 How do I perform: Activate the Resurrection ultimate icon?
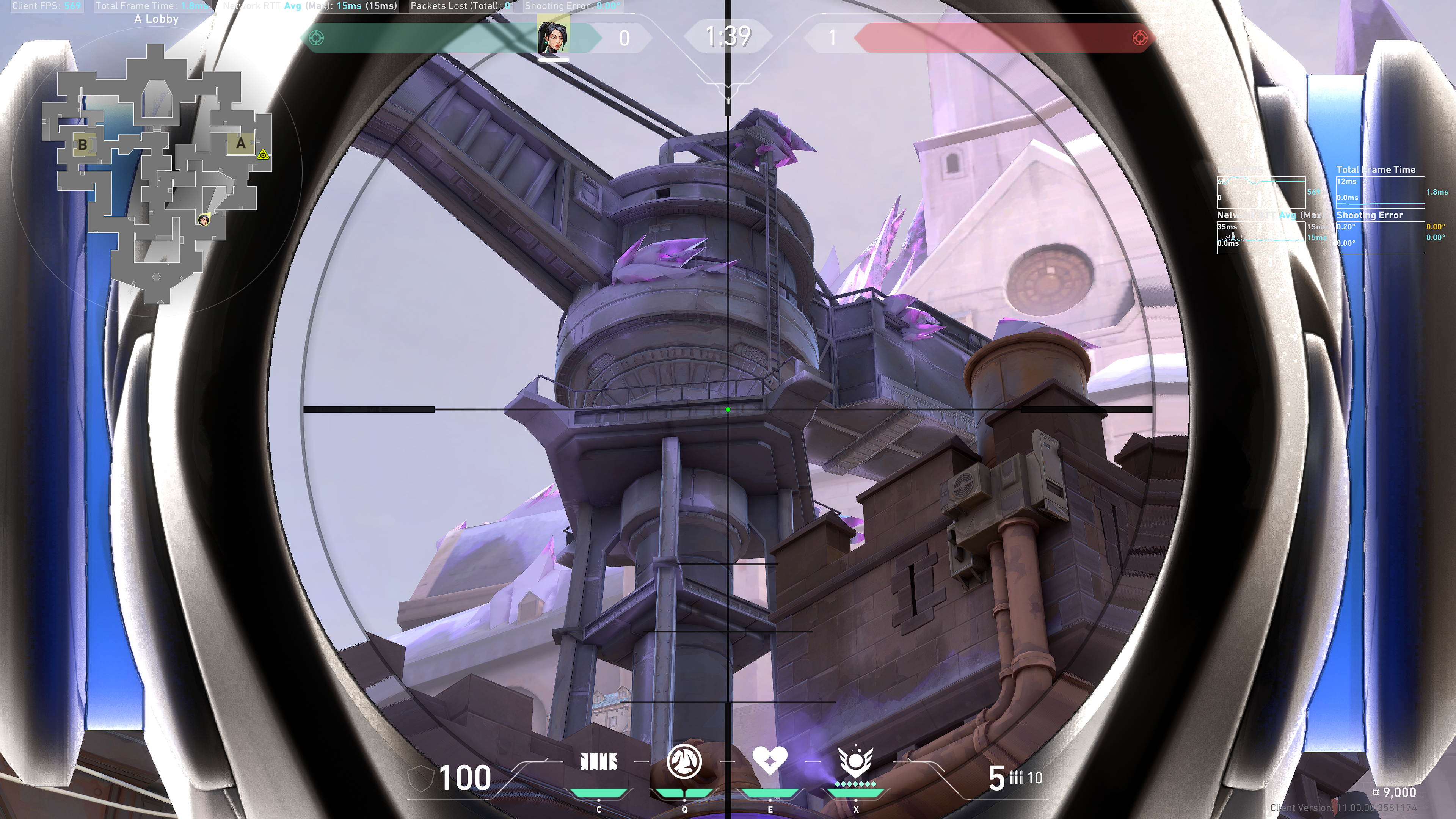(x=855, y=761)
